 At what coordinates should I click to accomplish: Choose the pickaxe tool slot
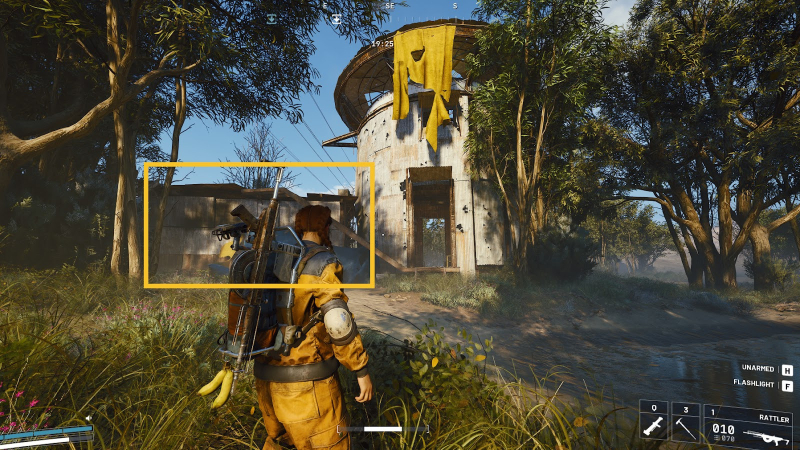click(686, 424)
